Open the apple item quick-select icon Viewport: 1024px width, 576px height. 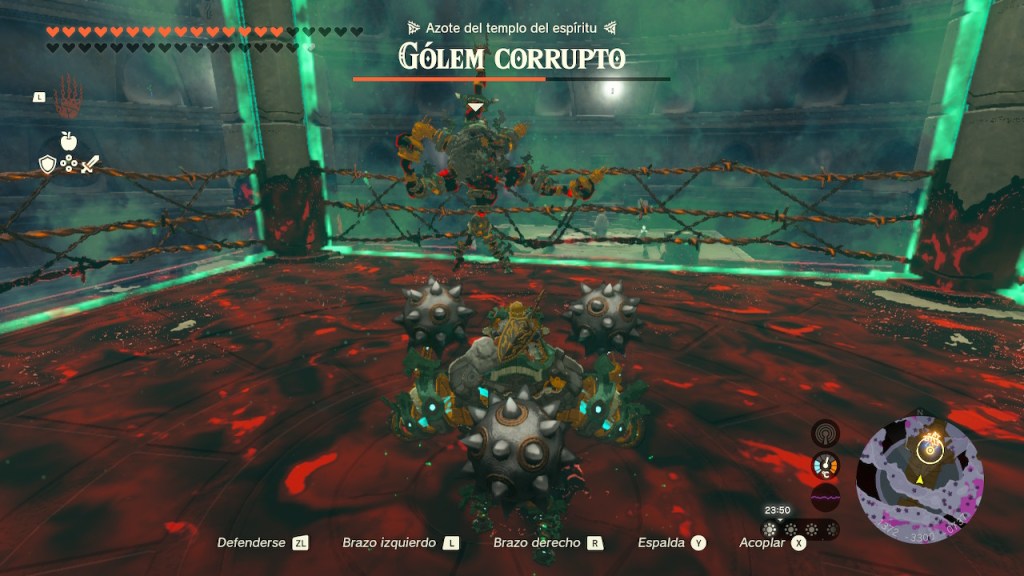coord(69,141)
